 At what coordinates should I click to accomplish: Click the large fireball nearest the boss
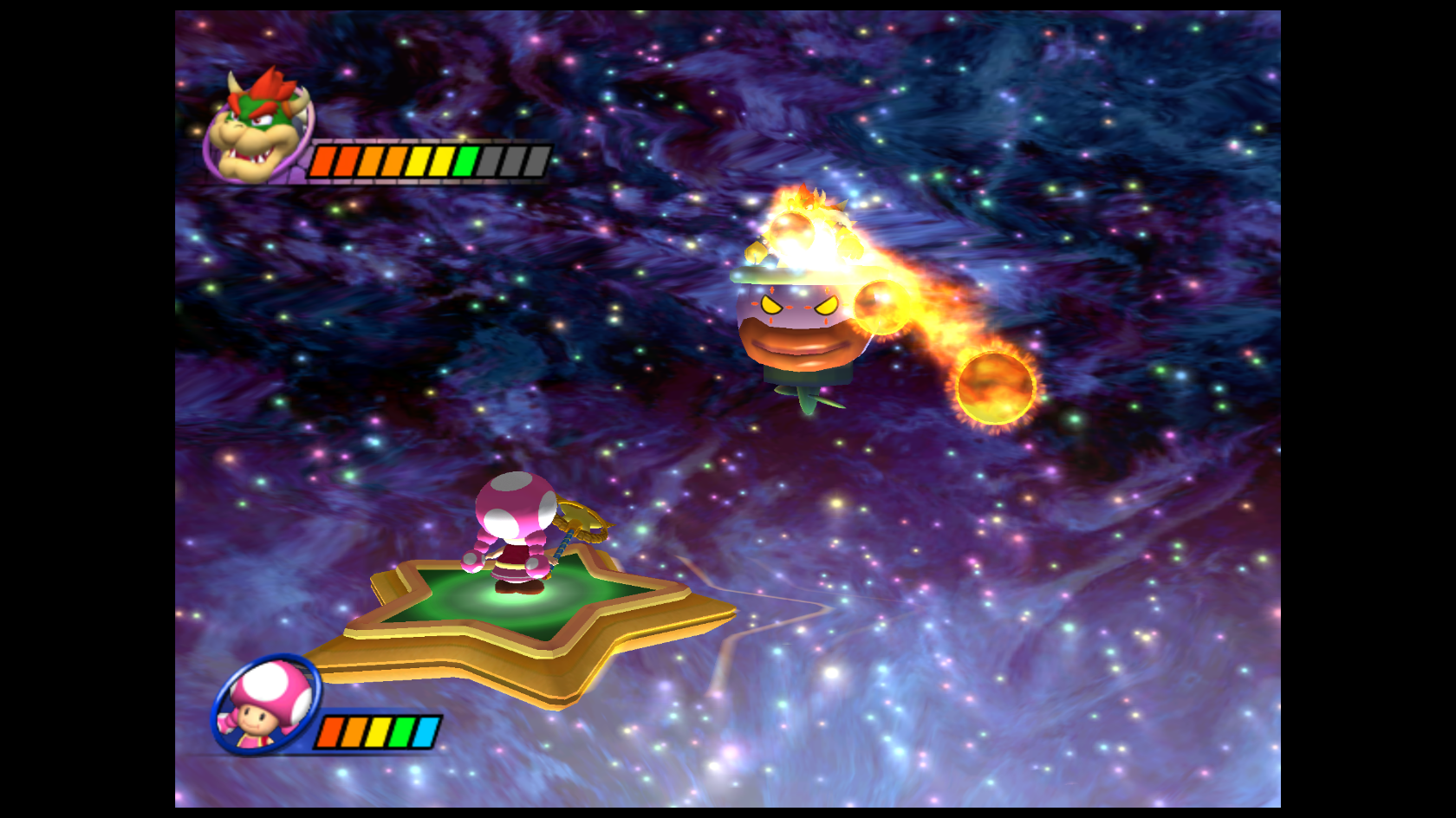pos(880,308)
